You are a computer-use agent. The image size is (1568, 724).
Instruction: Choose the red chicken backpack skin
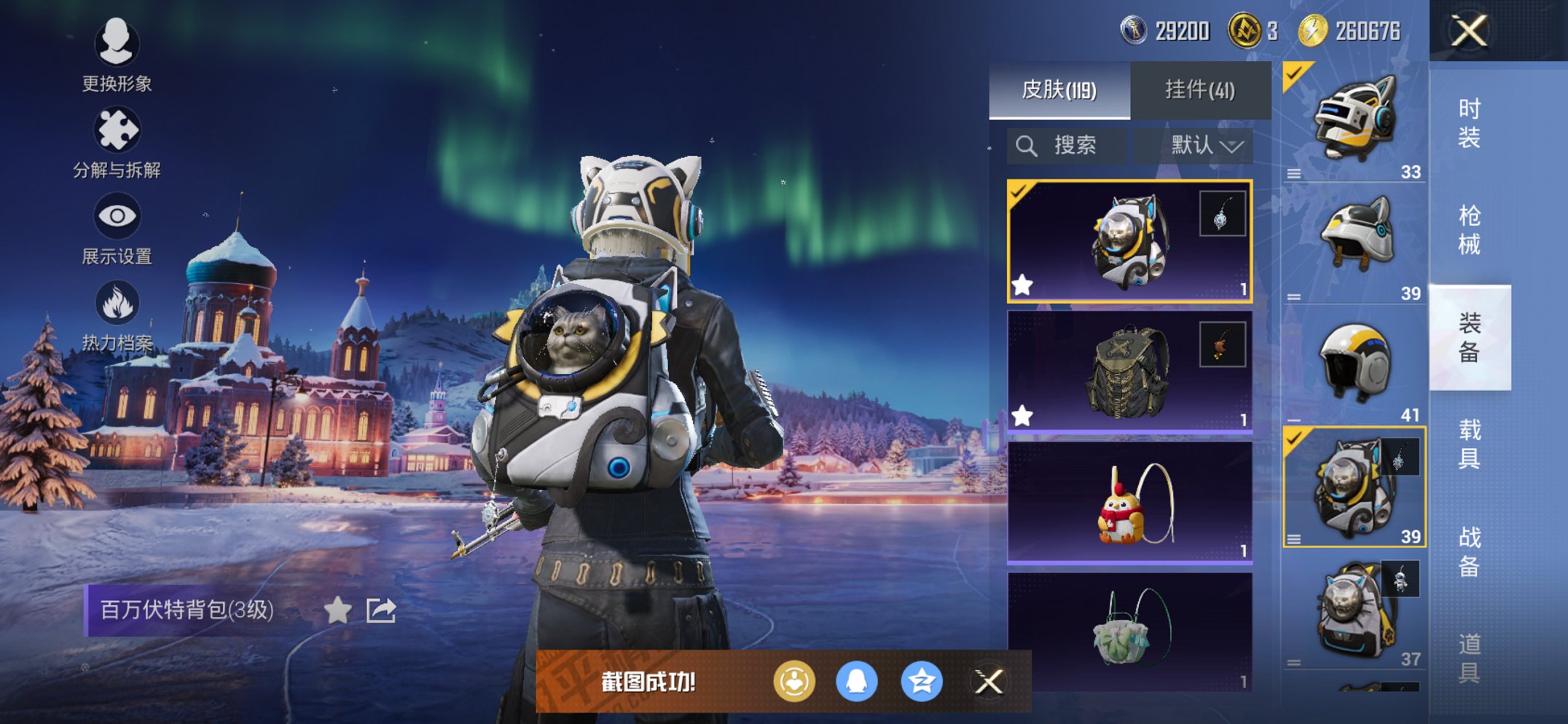click(x=1129, y=503)
